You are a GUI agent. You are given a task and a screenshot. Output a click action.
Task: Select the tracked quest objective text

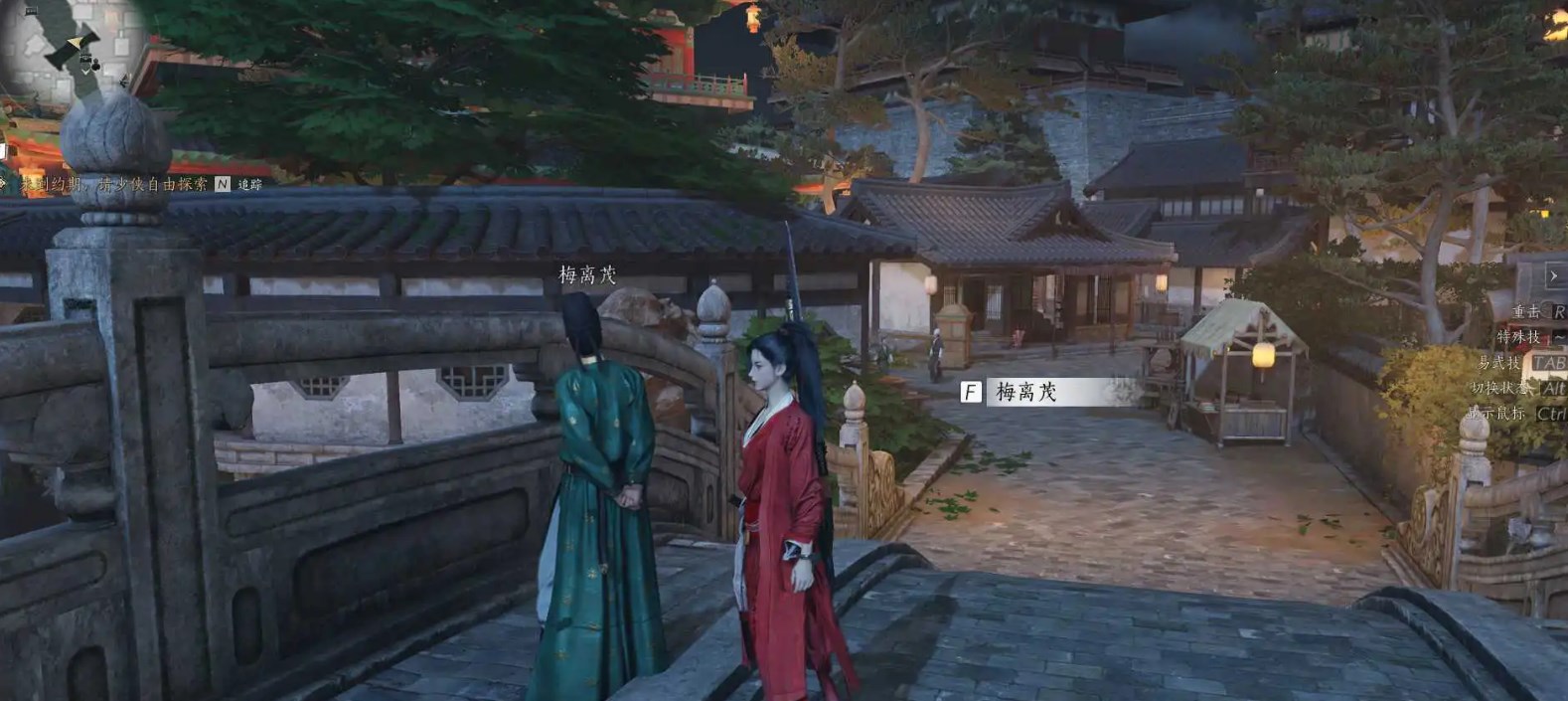pyautogui.click(x=114, y=184)
